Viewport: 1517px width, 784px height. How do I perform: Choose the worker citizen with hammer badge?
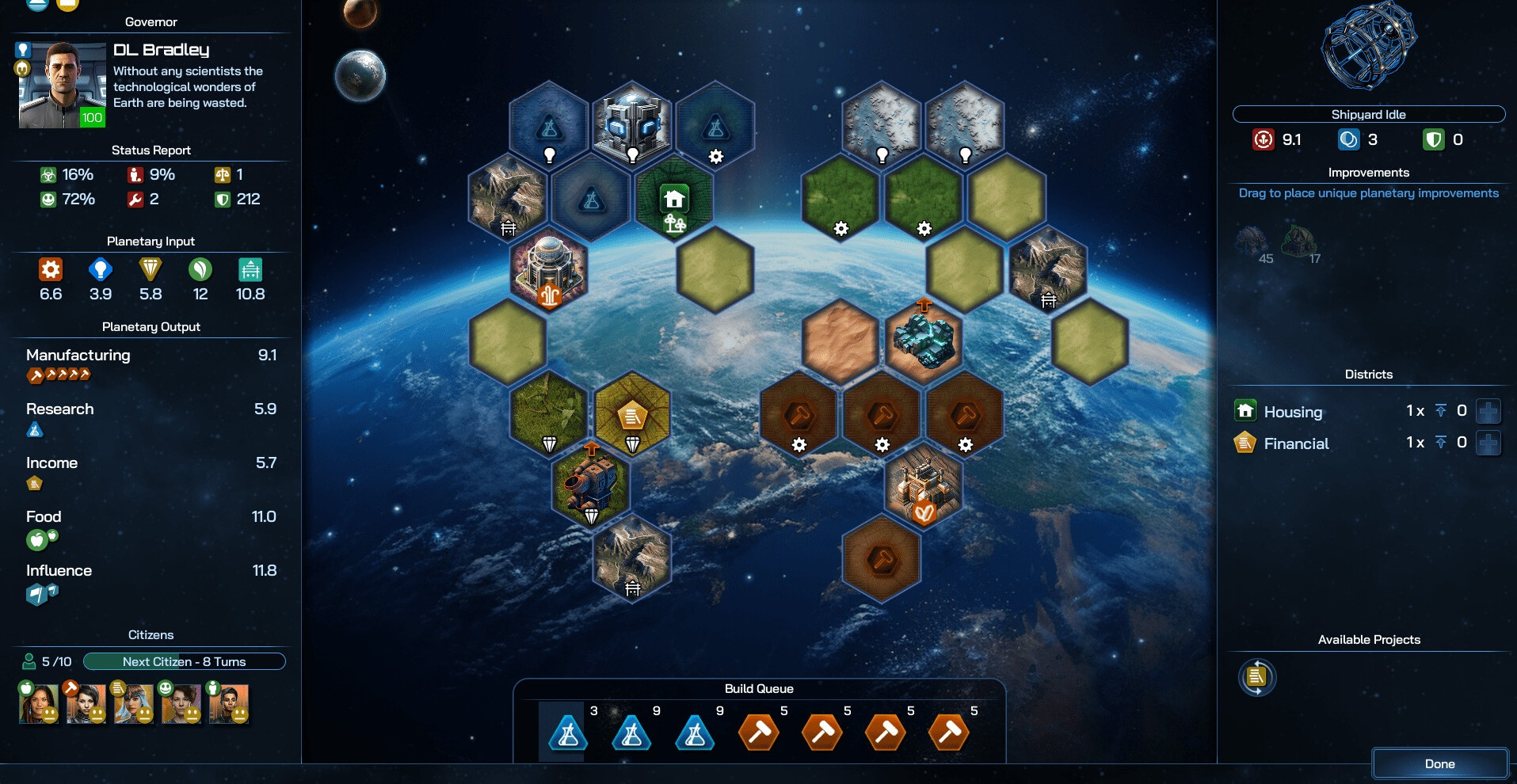pyautogui.click(x=86, y=703)
